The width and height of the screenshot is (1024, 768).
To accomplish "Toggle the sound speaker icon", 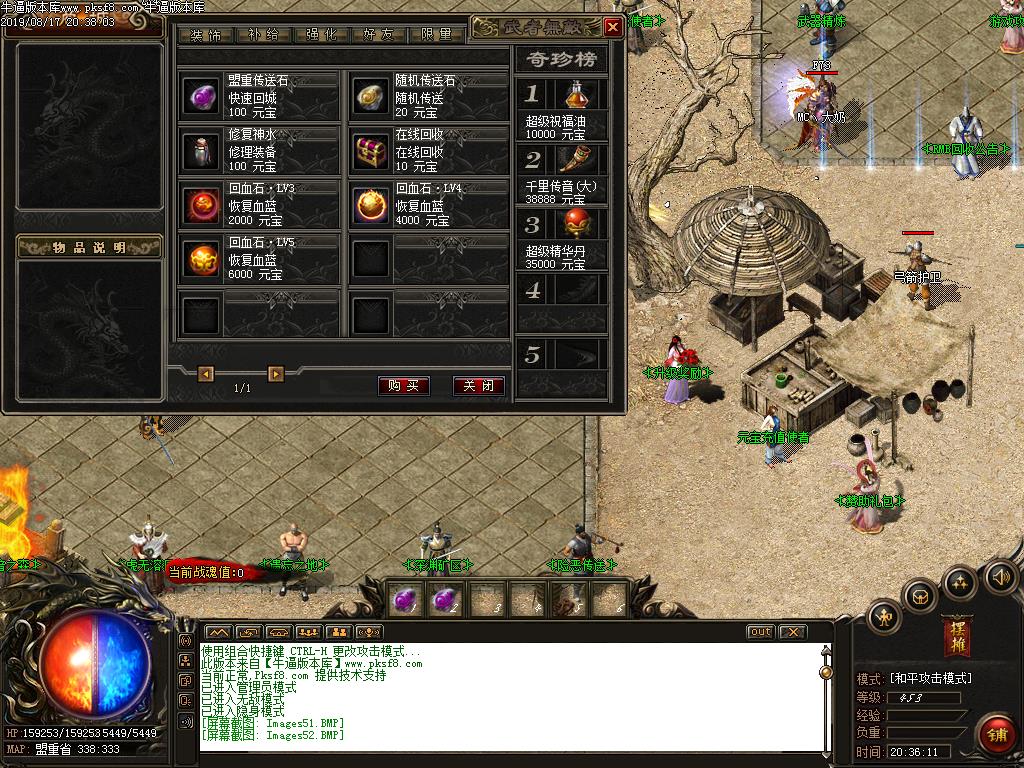I will tap(1000, 576).
